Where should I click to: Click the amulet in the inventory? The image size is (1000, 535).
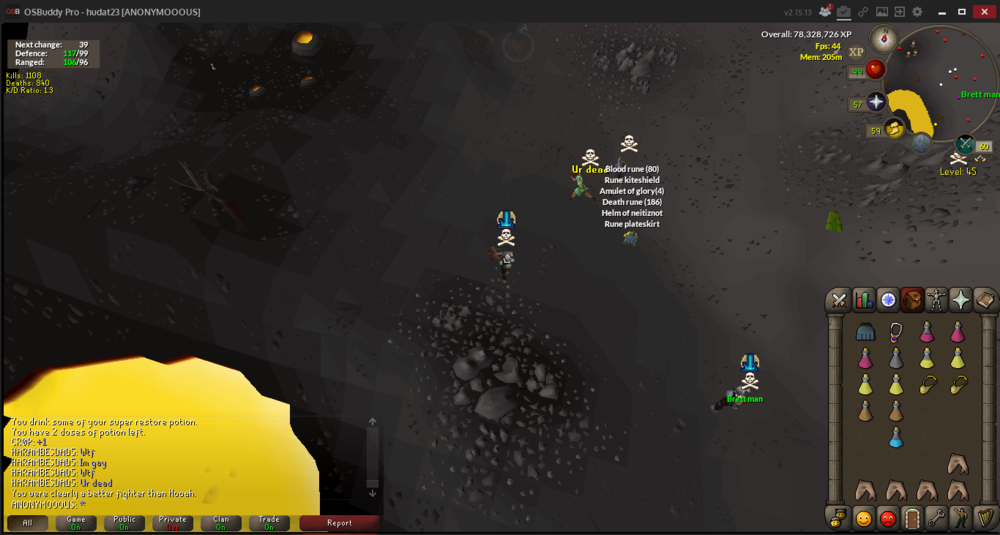click(x=895, y=332)
